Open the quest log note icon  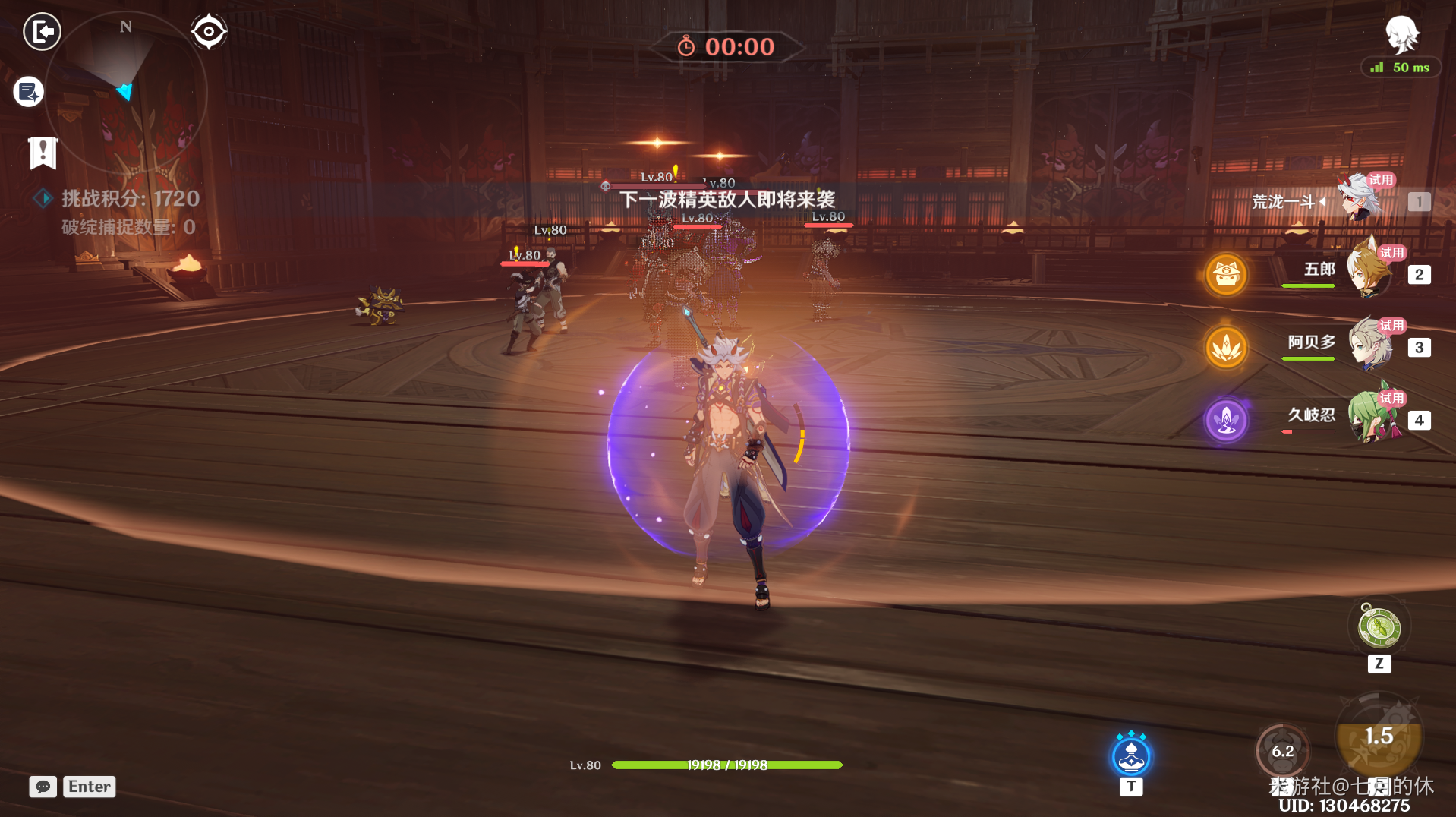click(x=29, y=92)
